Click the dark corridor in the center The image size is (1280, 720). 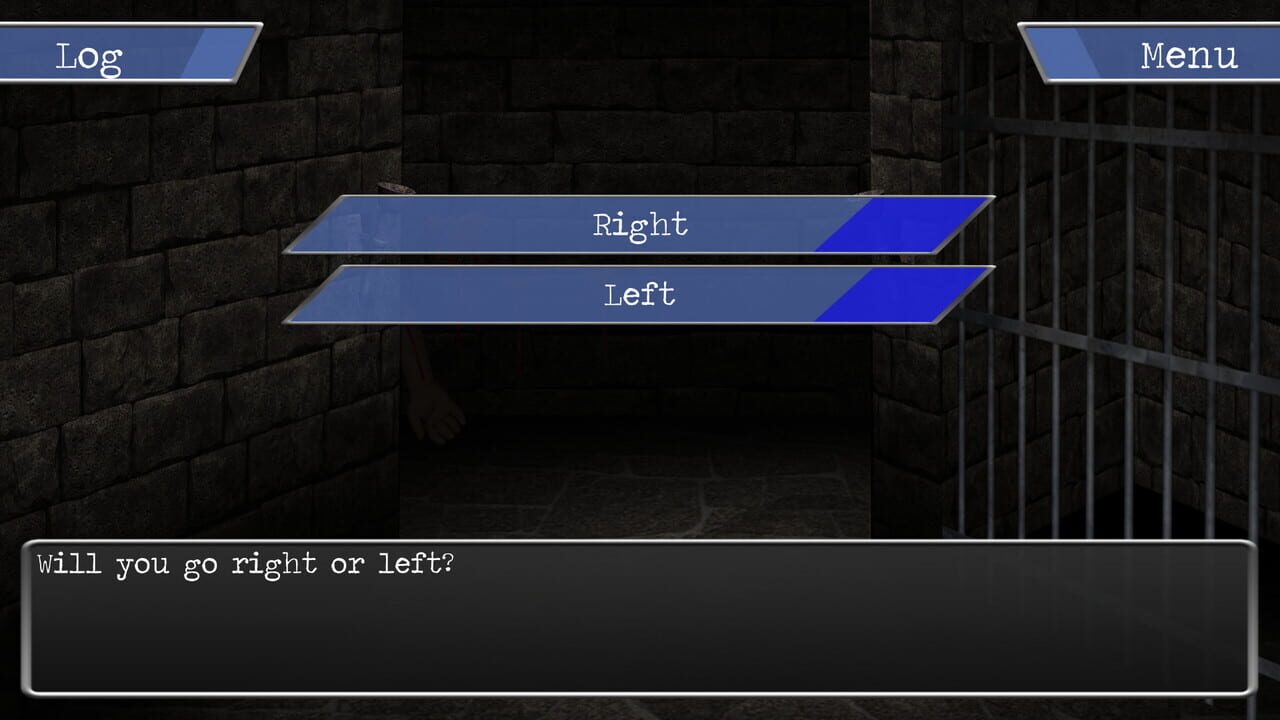click(x=640, y=430)
